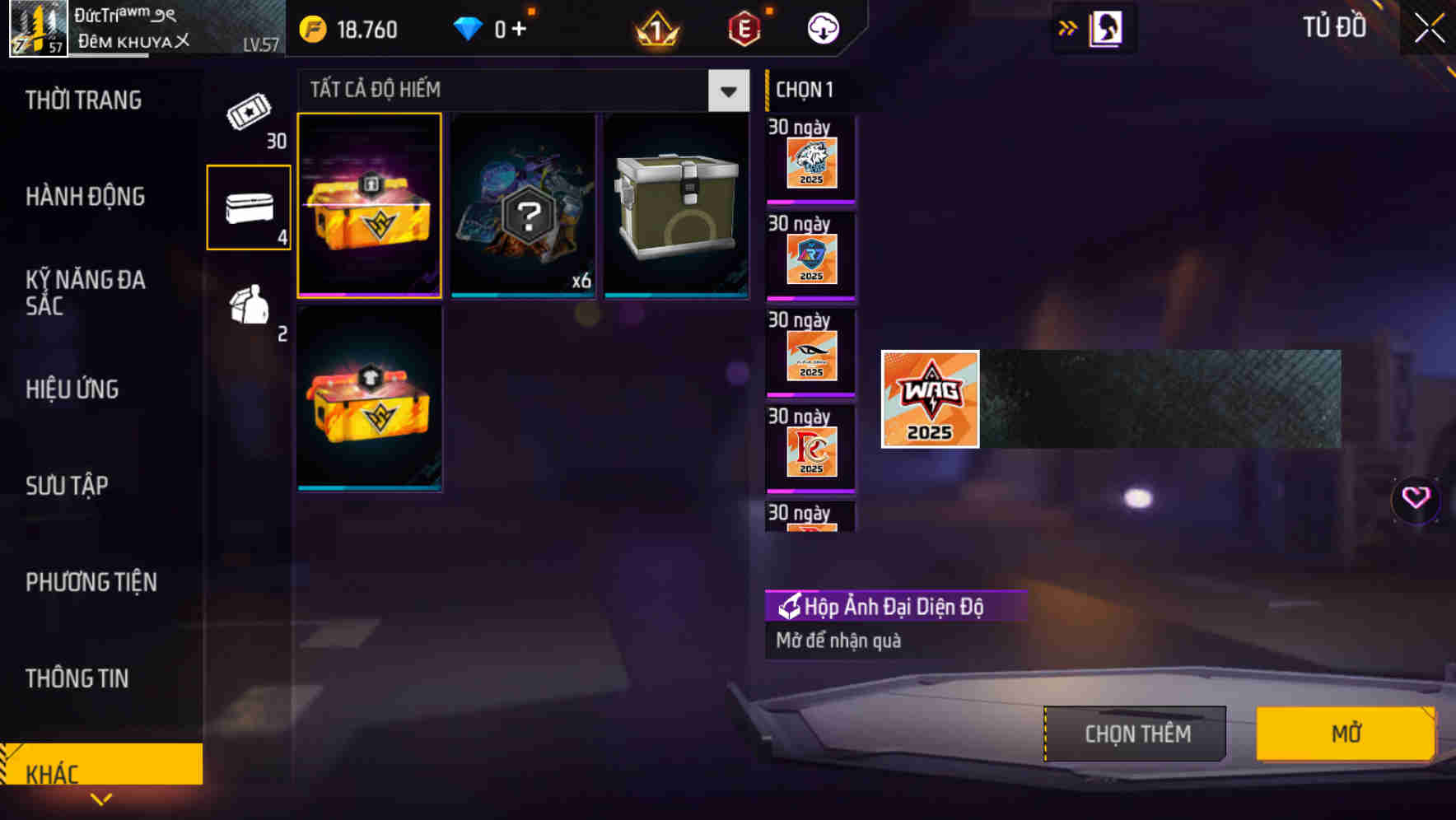1456x820 pixels.
Task: Open the HÀNH ĐỘNG tab
Action: tap(85, 196)
